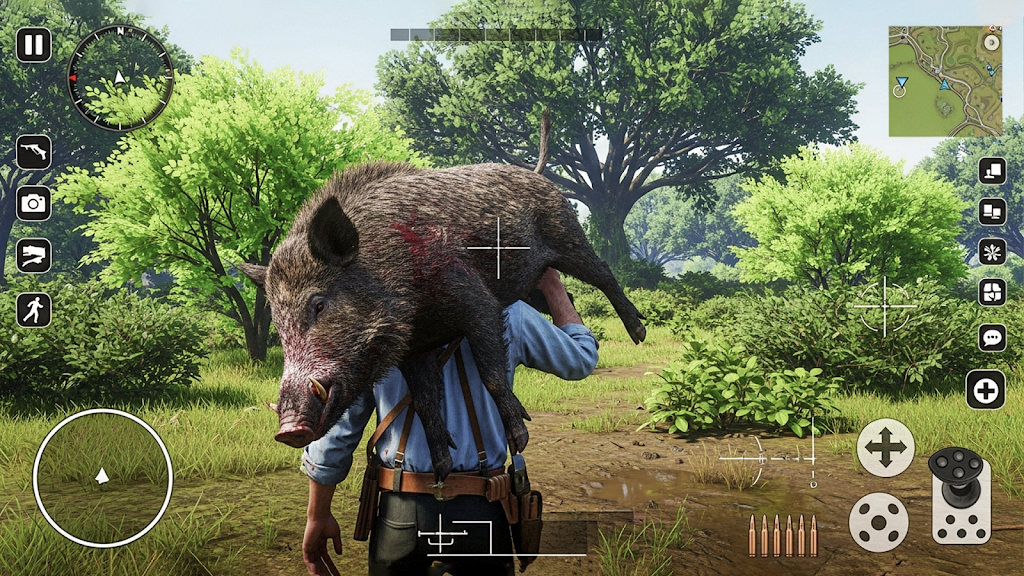
Task: Select the rifle weapon icon
Action: pyautogui.click(x=33, y=151)
